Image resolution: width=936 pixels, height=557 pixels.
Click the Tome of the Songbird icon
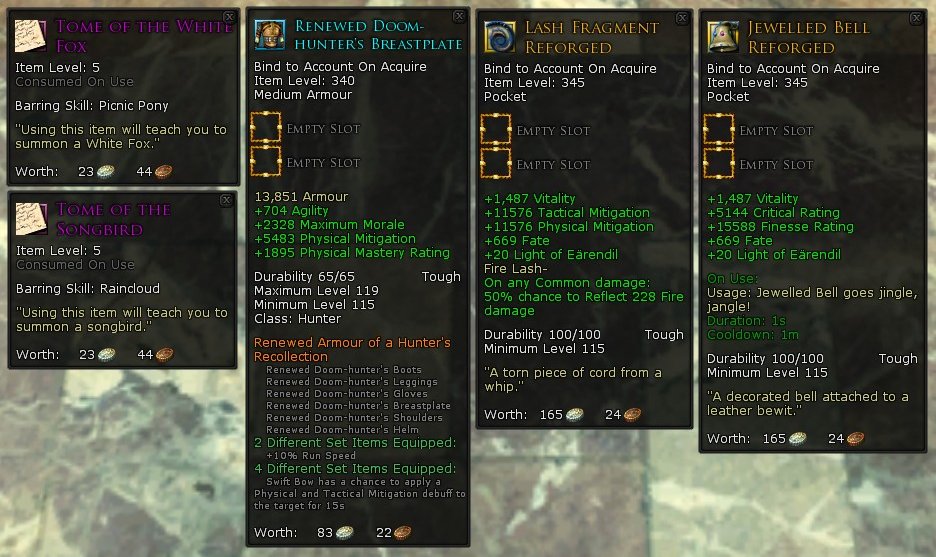click(x=32, y=217)
